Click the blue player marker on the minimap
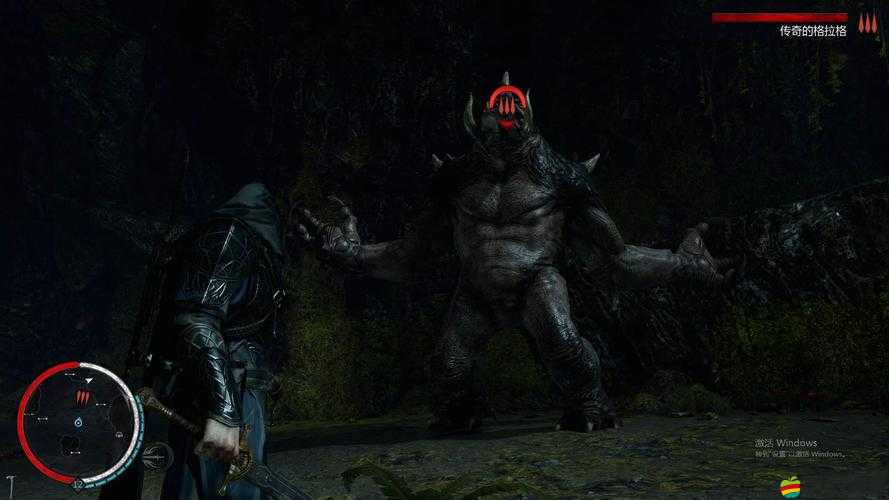The height and width of the screenshot is (500, 889). point(79,424)
